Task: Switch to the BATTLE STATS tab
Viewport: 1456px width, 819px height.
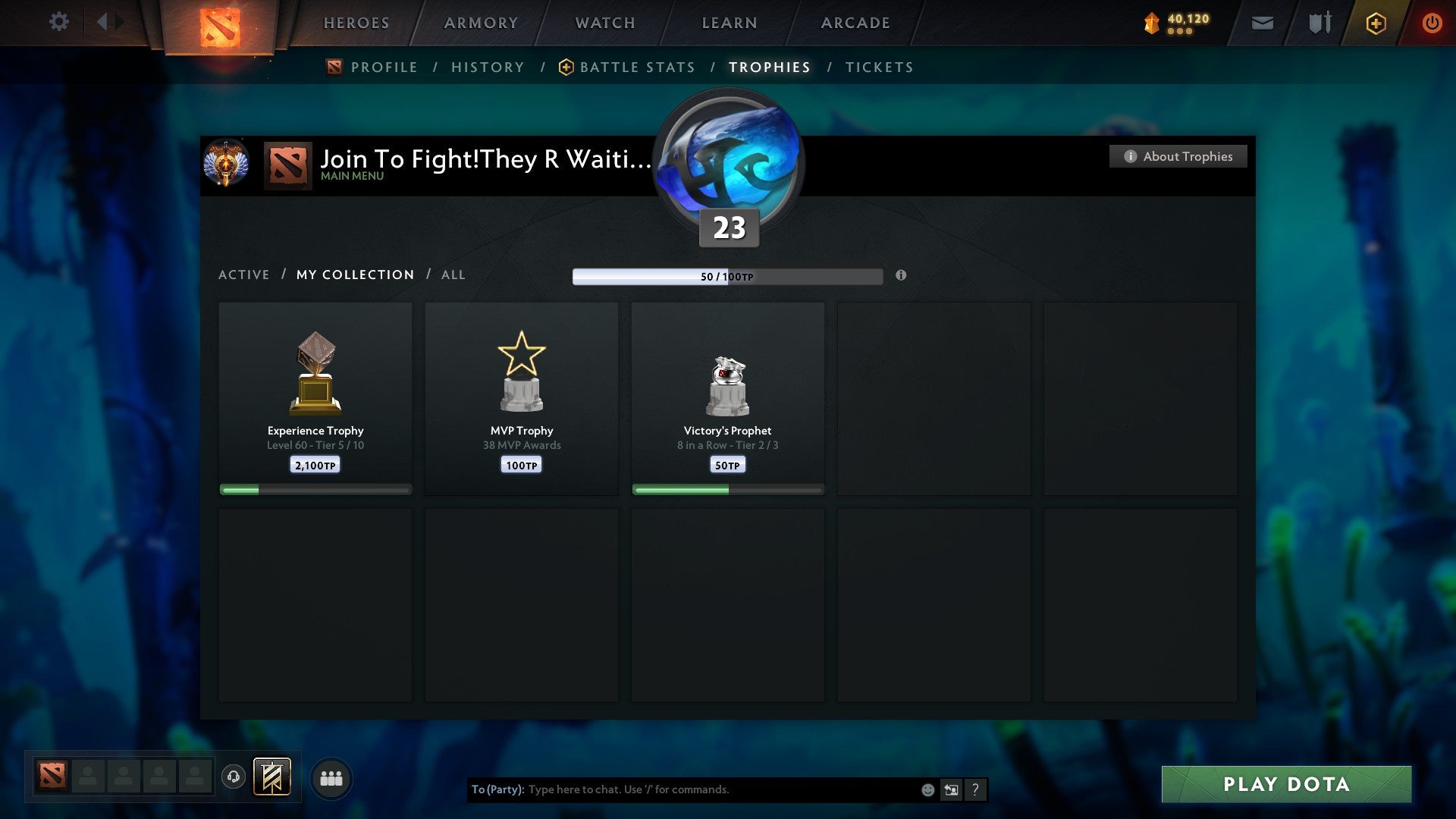Action: (x=637, y=67)
